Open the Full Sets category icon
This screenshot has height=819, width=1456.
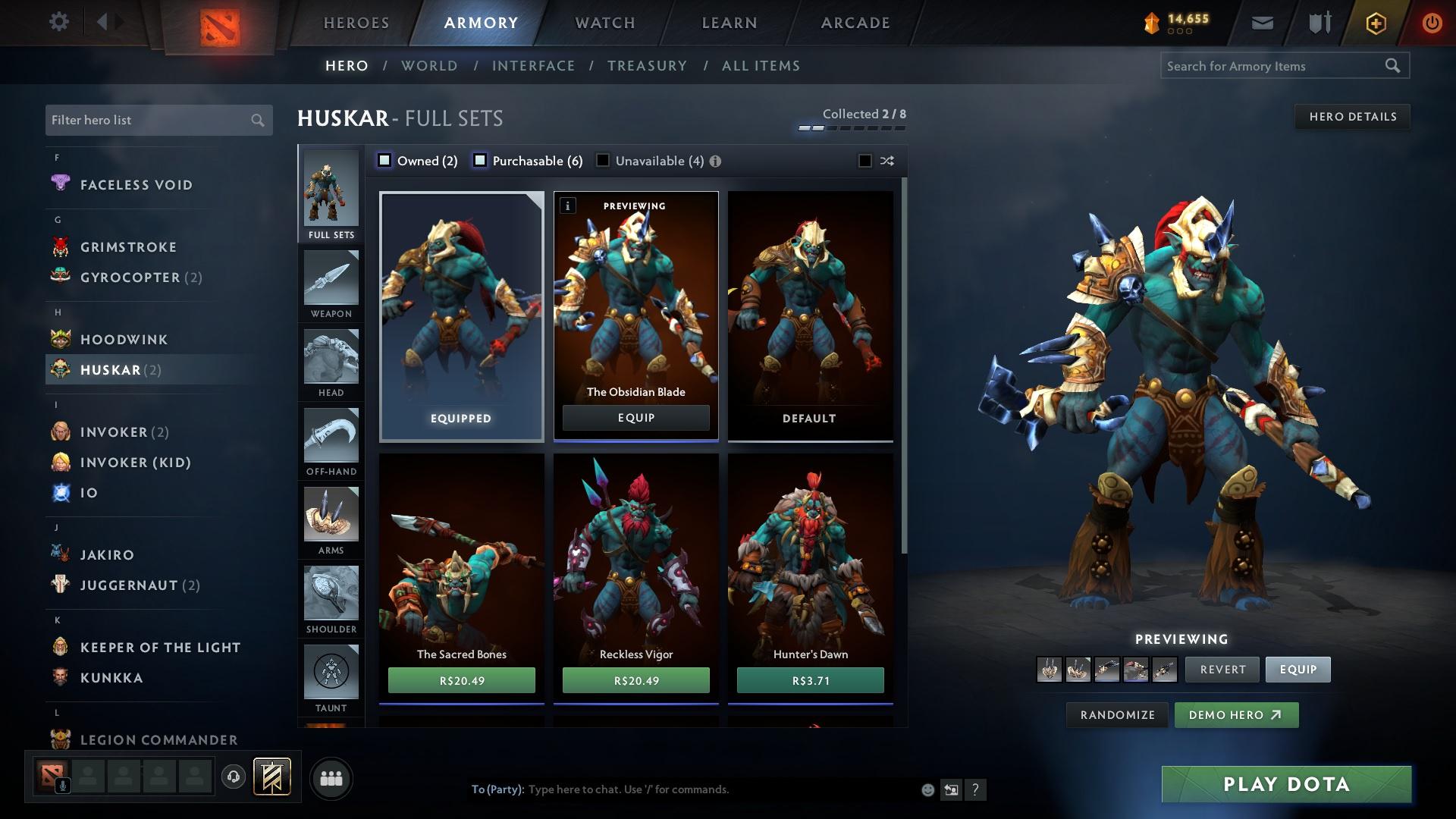[330, 193]
